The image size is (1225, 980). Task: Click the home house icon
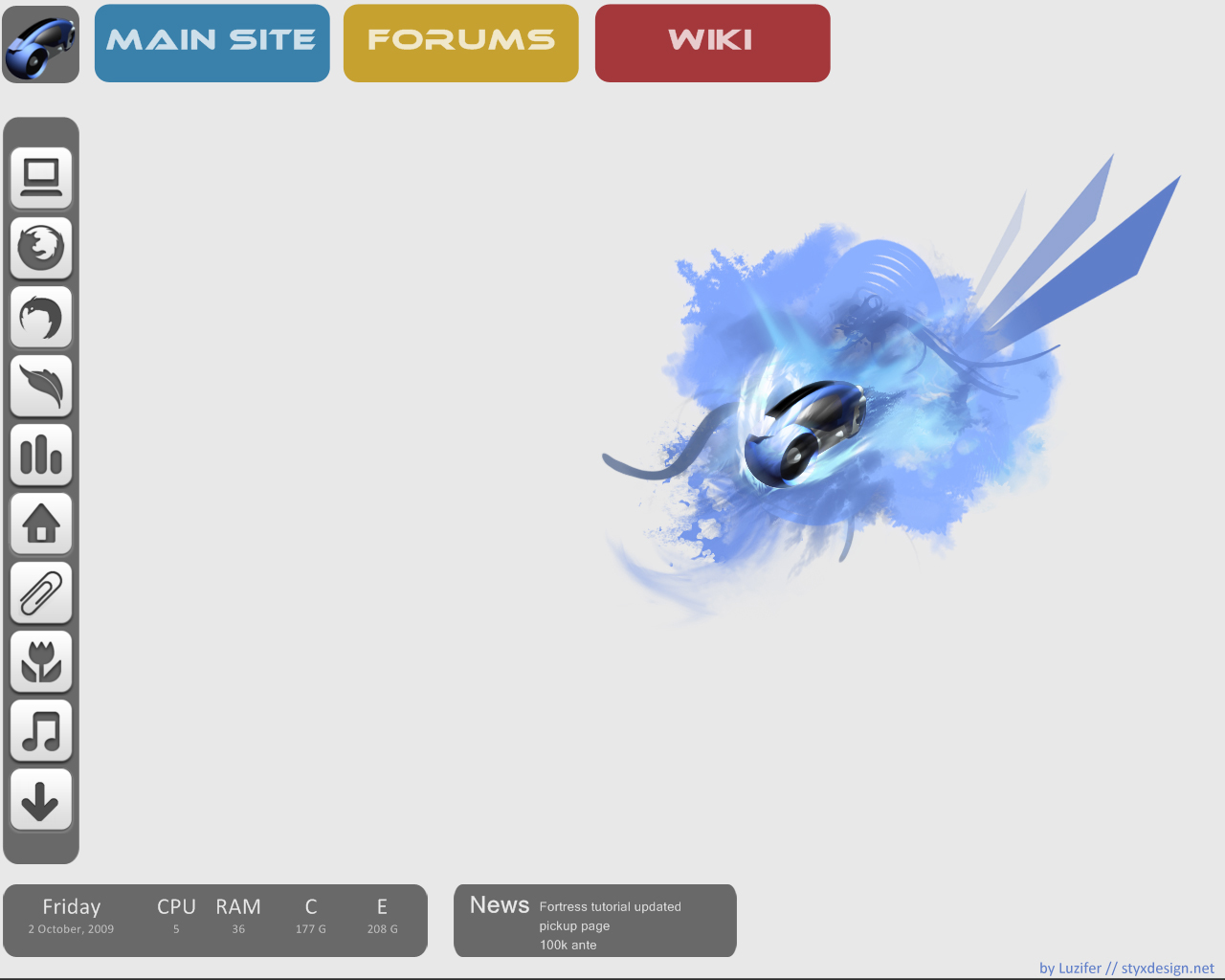coord(41,523)
